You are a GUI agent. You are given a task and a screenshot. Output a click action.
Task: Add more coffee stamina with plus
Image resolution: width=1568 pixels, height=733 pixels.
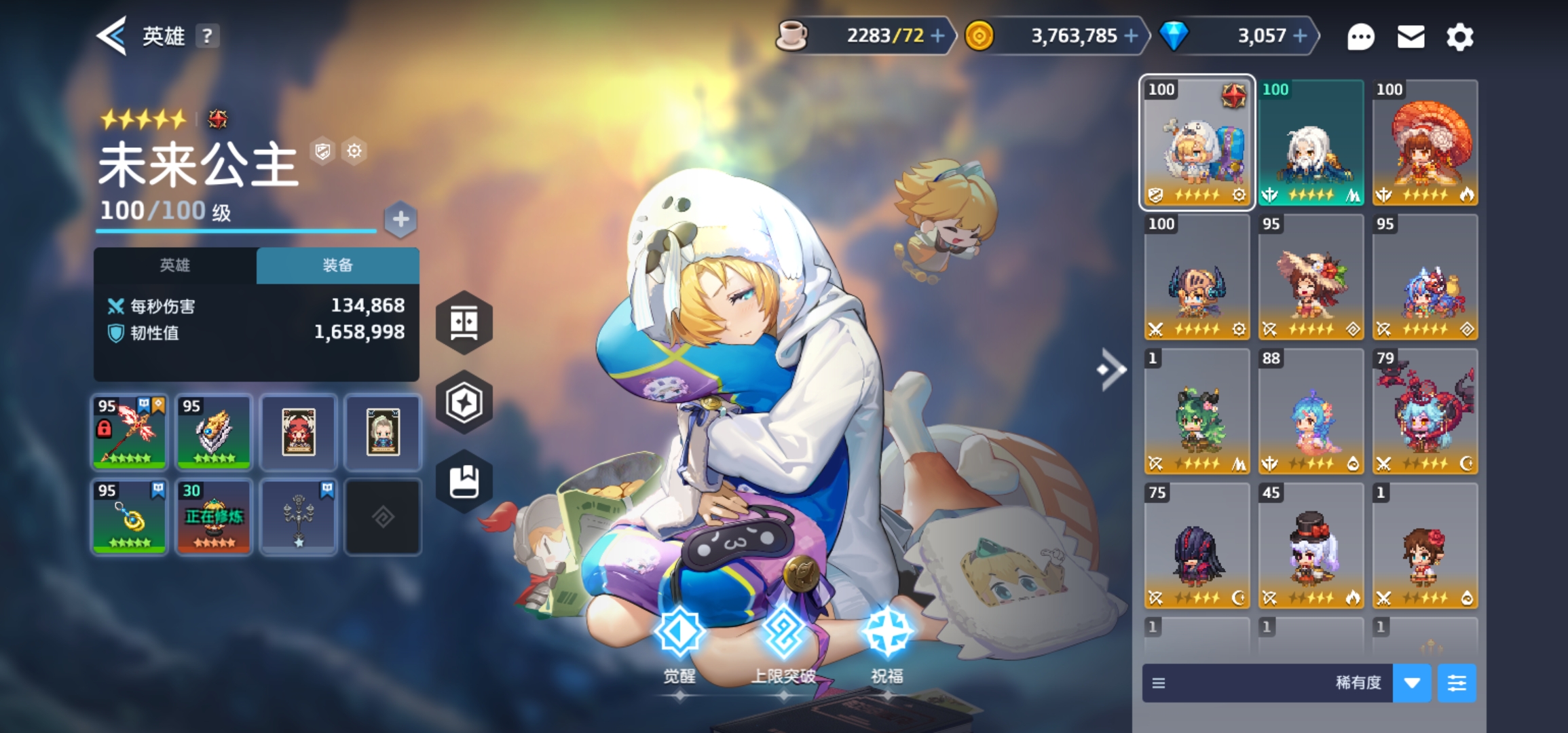(x=937, y=36)
